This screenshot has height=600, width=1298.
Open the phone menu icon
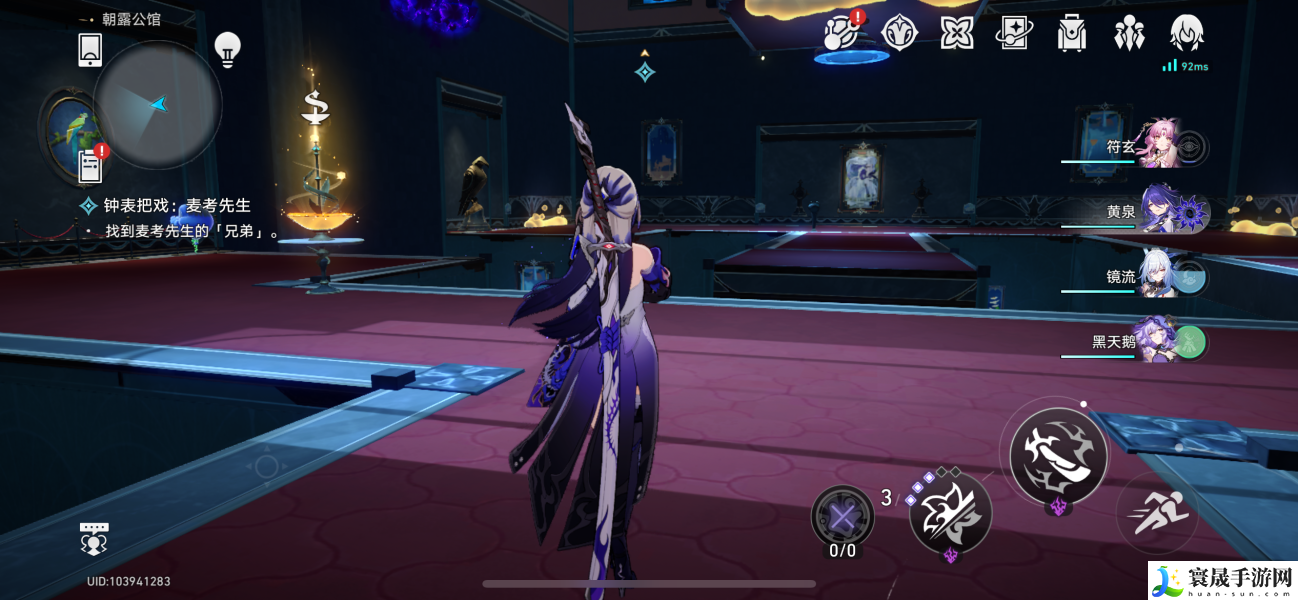pyautogui.click(x=90, y=49)
